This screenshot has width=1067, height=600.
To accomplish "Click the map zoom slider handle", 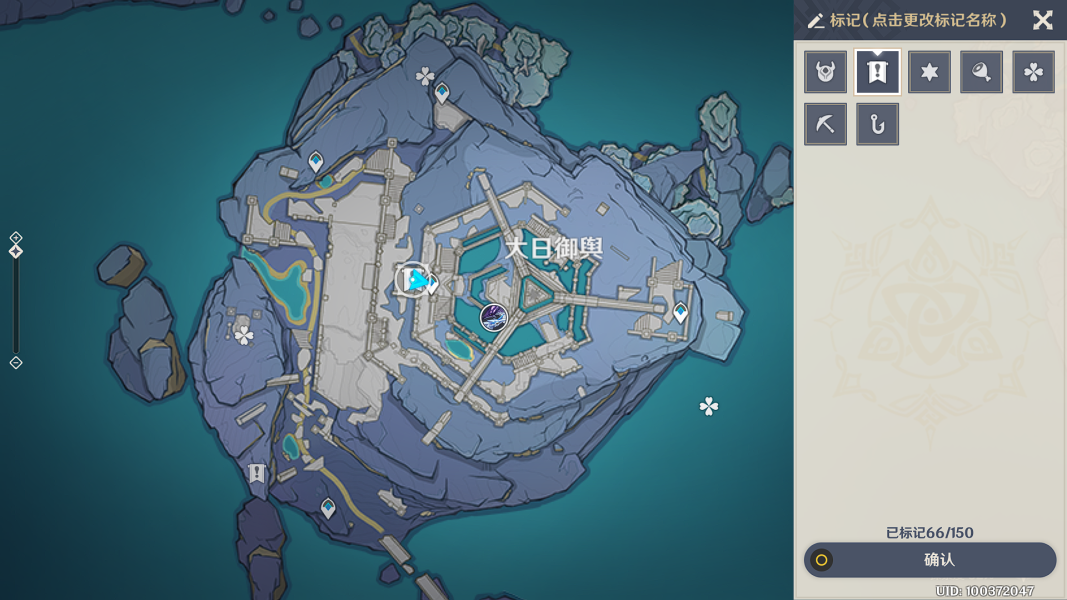I will click(x=16, y=251).
